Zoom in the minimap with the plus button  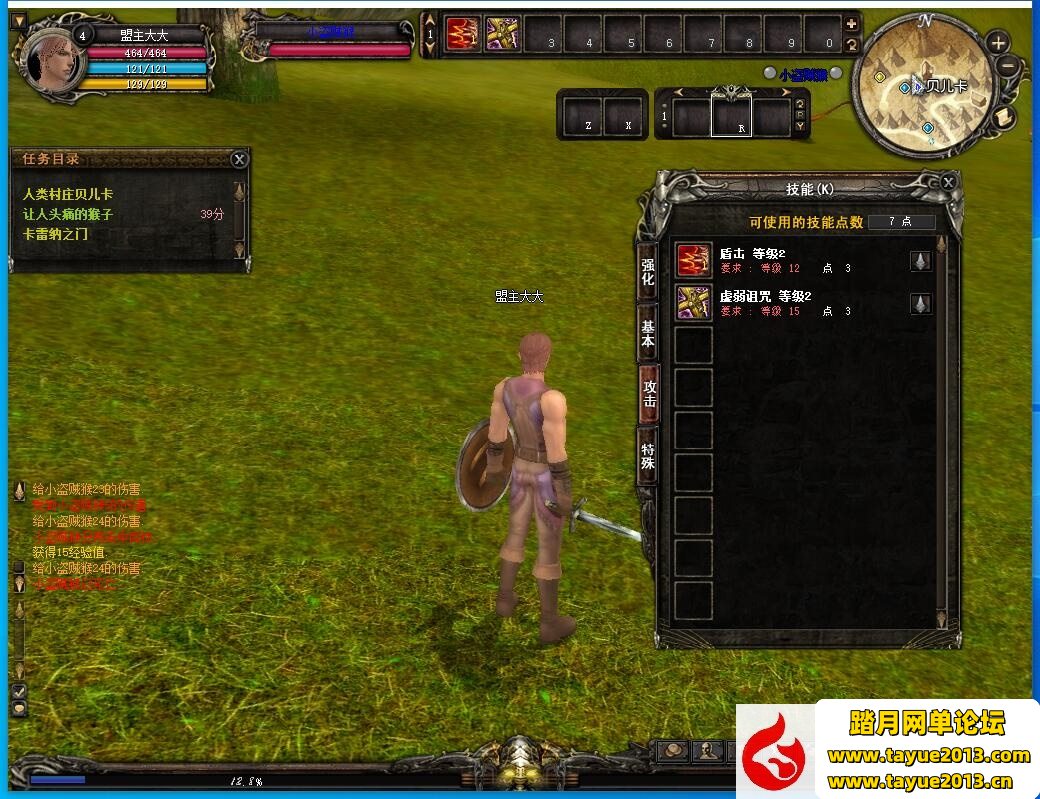[998, 42]
